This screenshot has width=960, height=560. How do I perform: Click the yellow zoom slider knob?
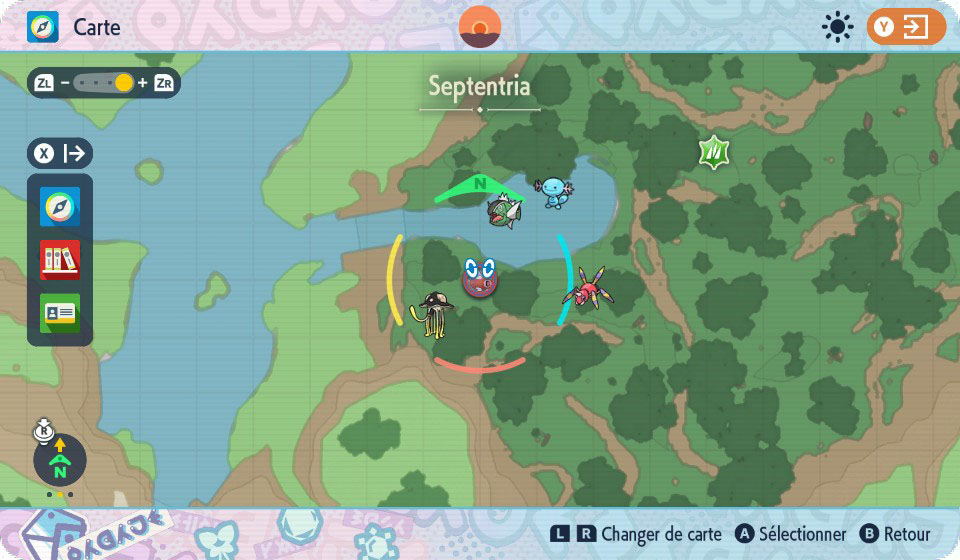(x=124, y=83)
